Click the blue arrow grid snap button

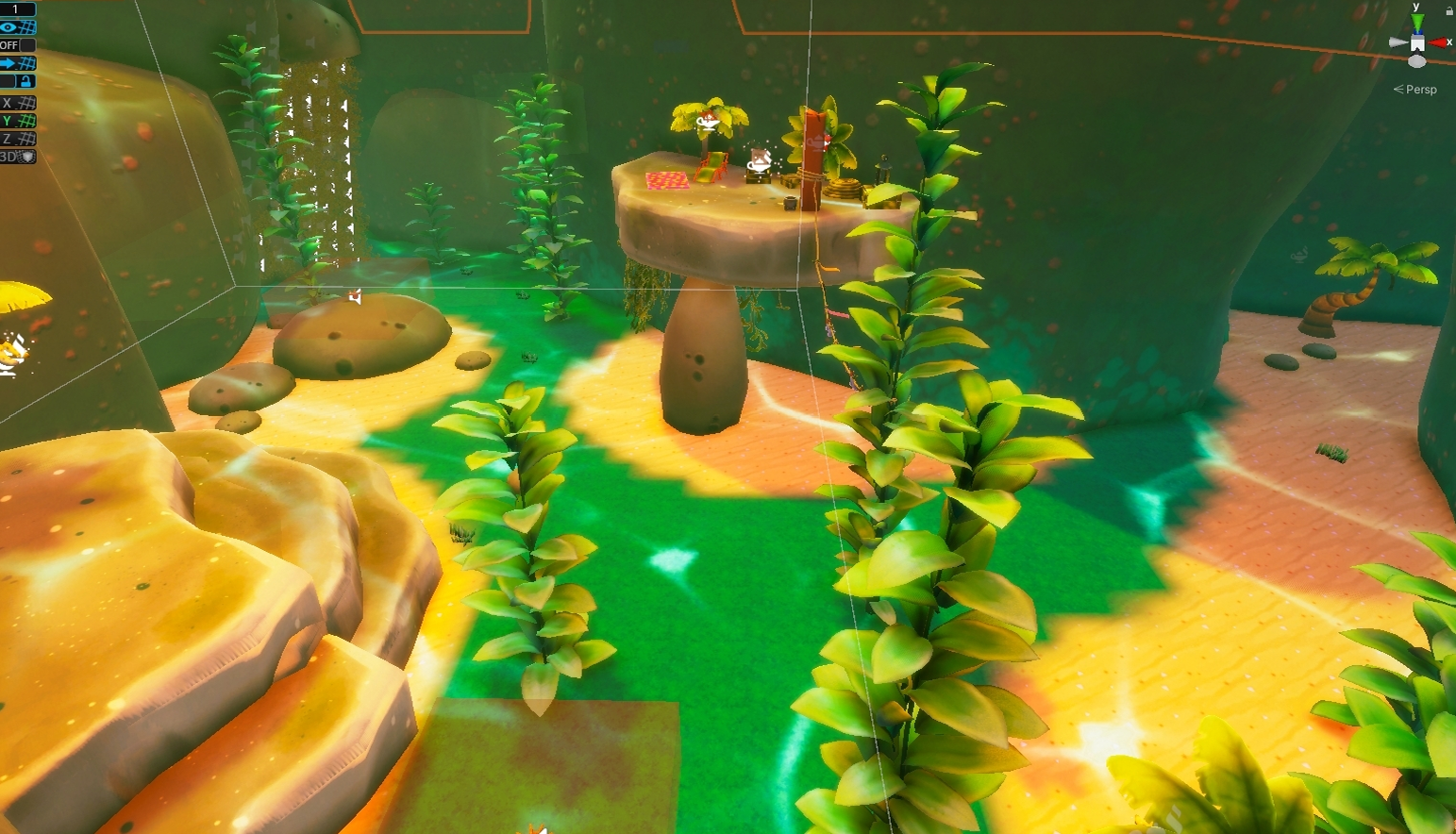pos(17,63)
